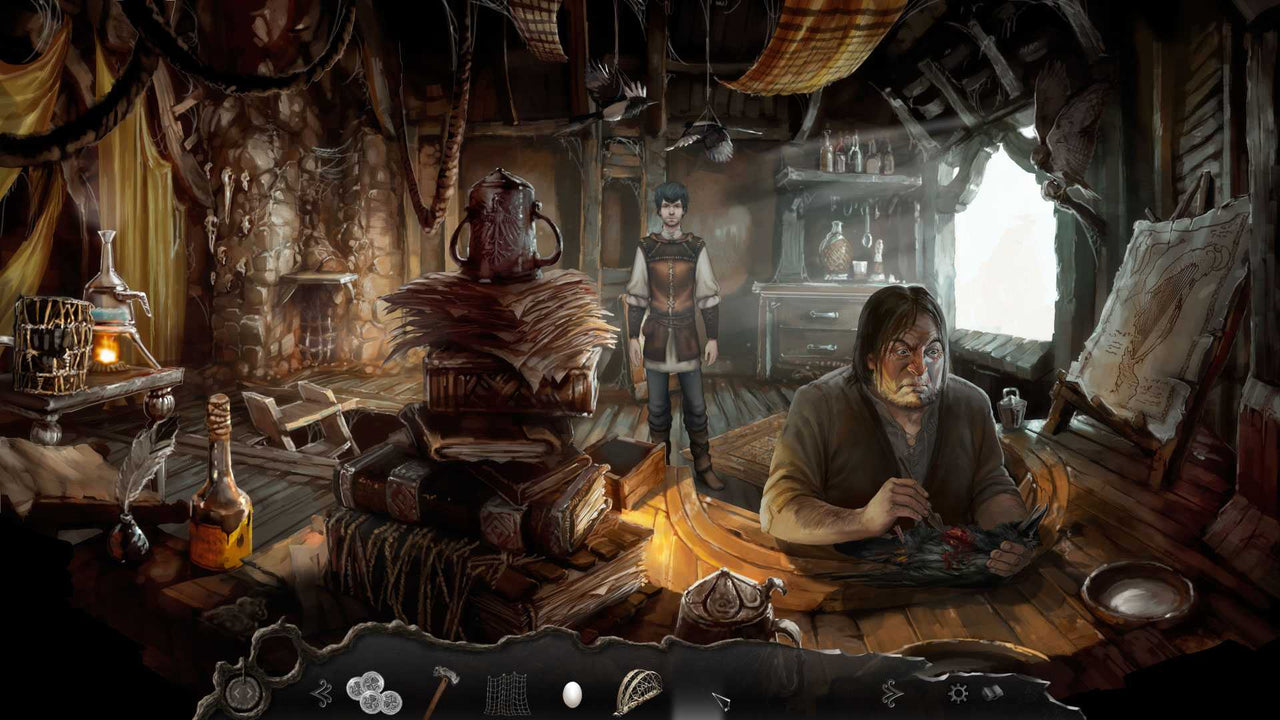Click the right arrow on the rune medallion

[250, 693]
